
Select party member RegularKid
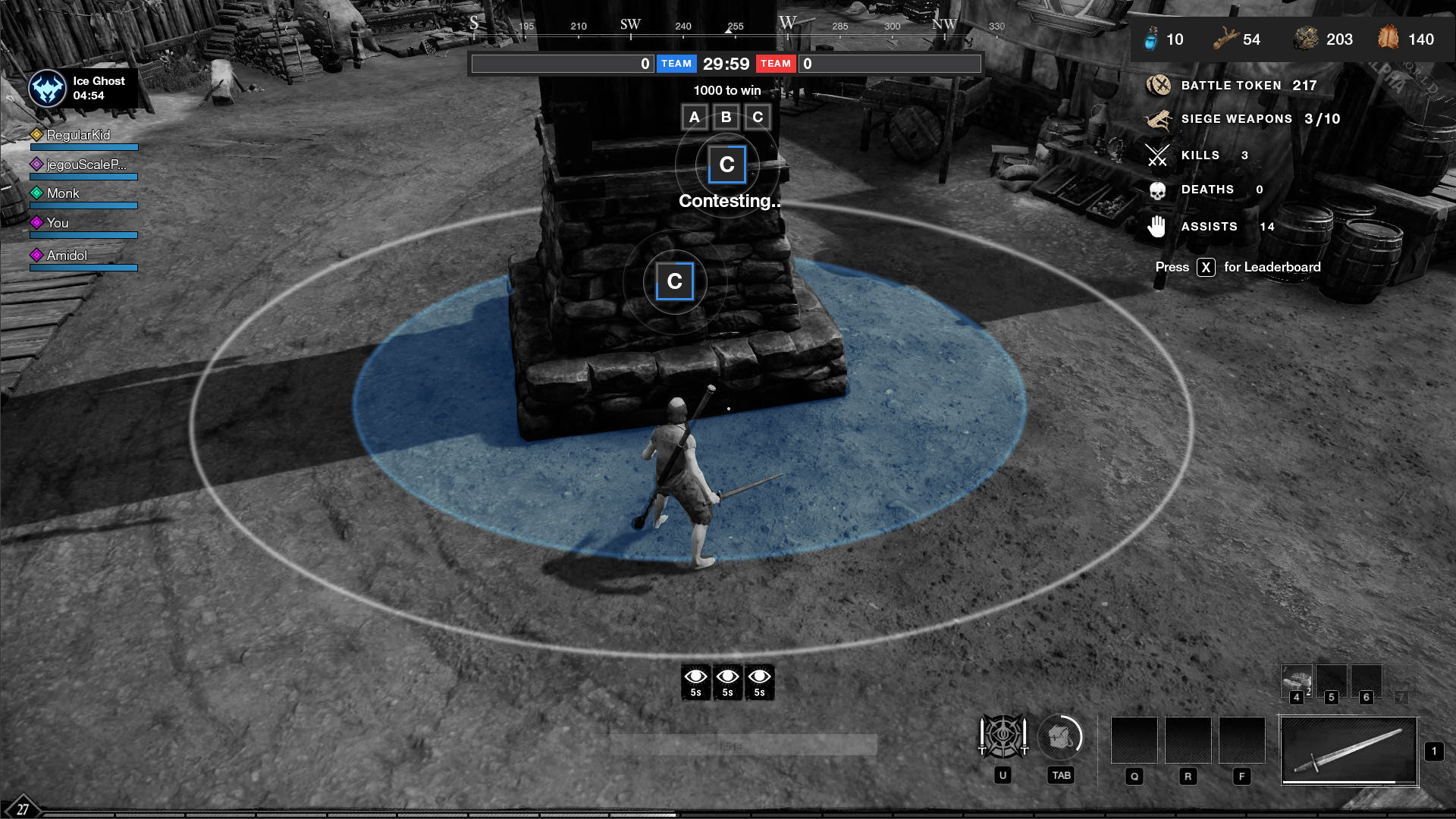78,135
